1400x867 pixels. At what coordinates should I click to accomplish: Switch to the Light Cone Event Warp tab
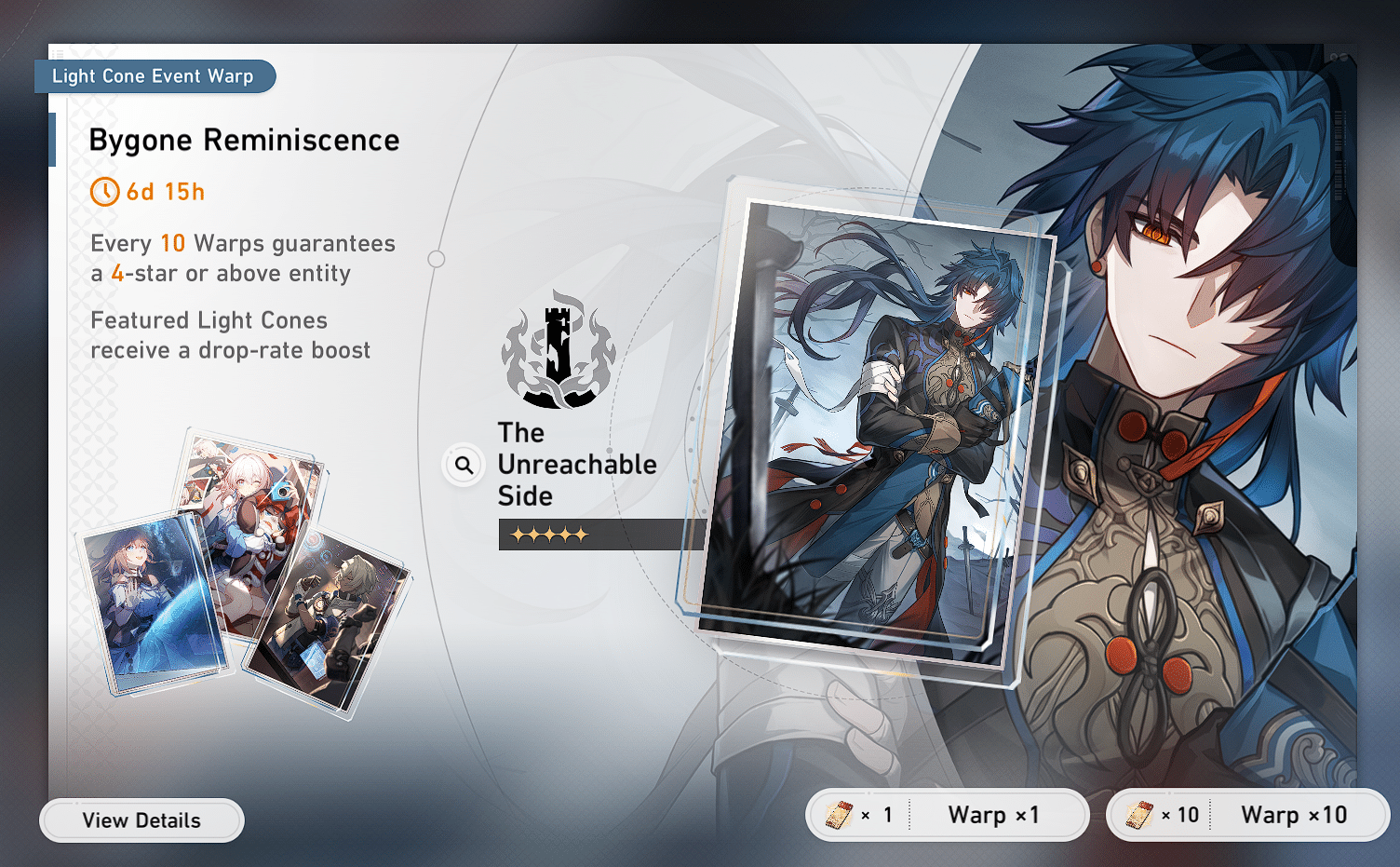click(x=155, y=76)
